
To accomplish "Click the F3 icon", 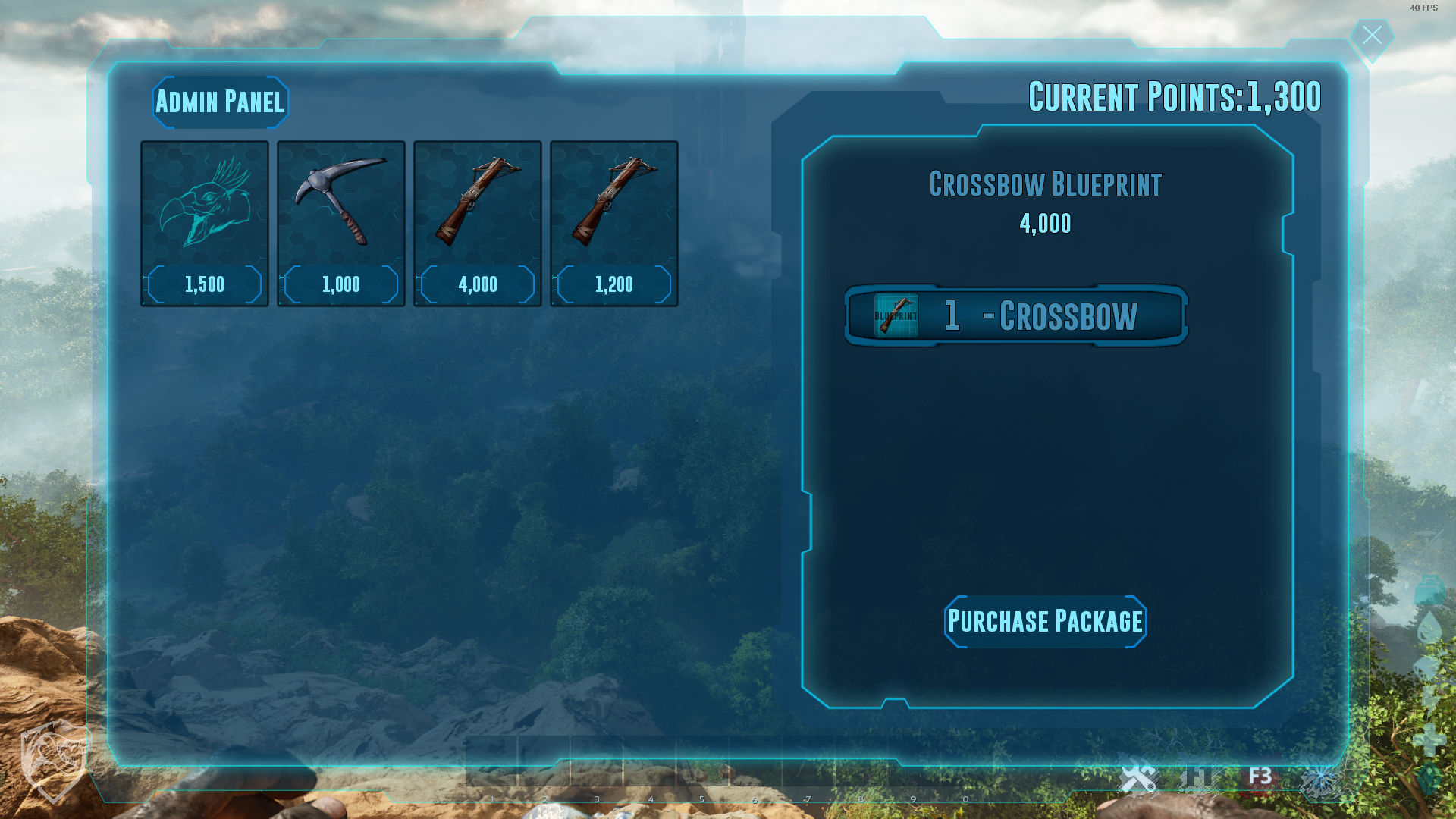I will [x=1260, y=777].
